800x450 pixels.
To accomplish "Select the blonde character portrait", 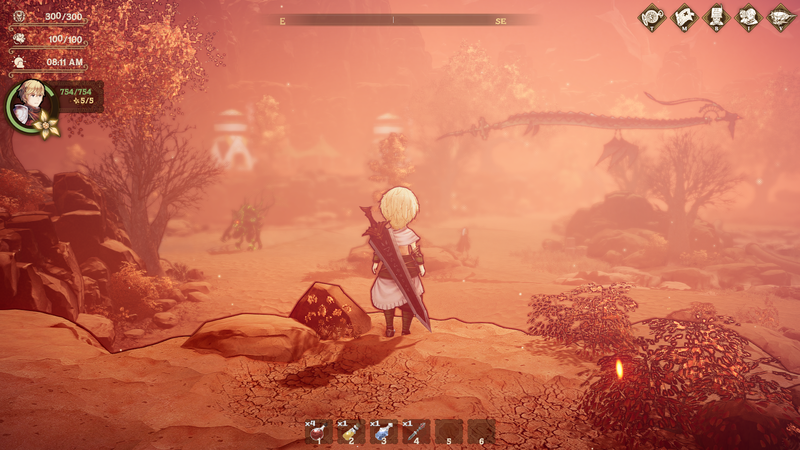I will click(29, 100).
